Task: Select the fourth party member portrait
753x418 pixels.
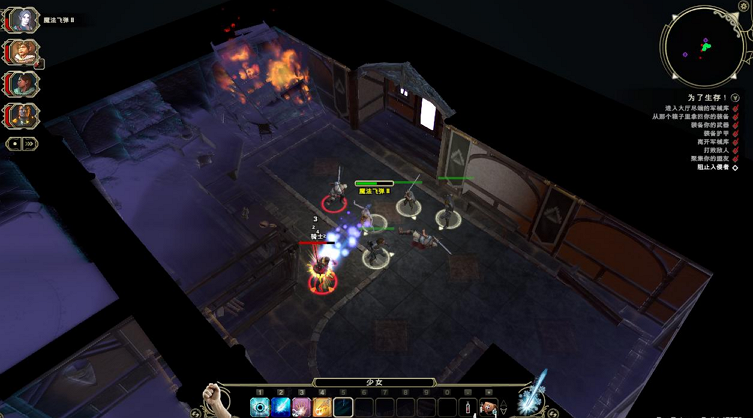Action: click(x=23, y=114)
